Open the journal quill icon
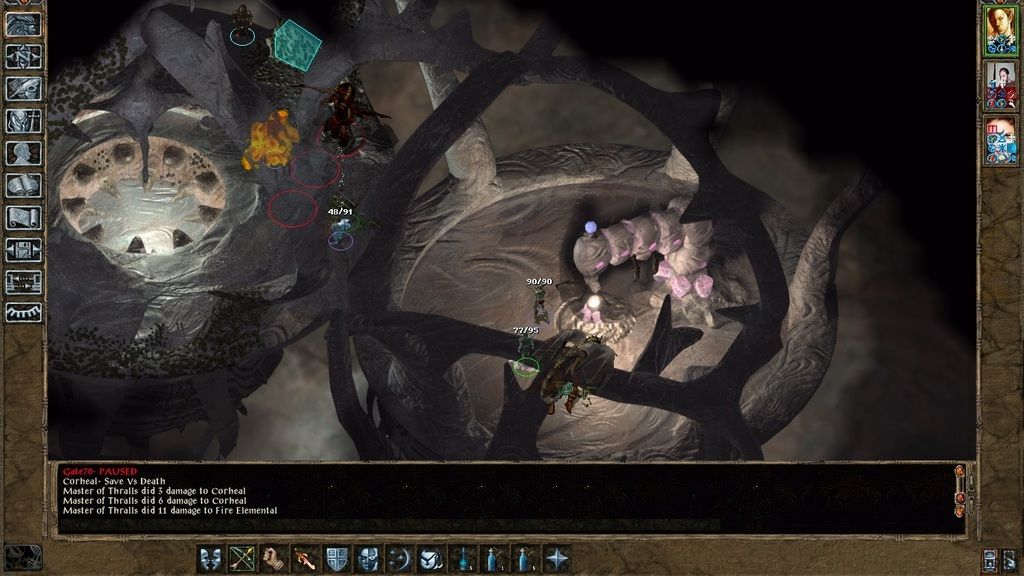 [23, 89]
